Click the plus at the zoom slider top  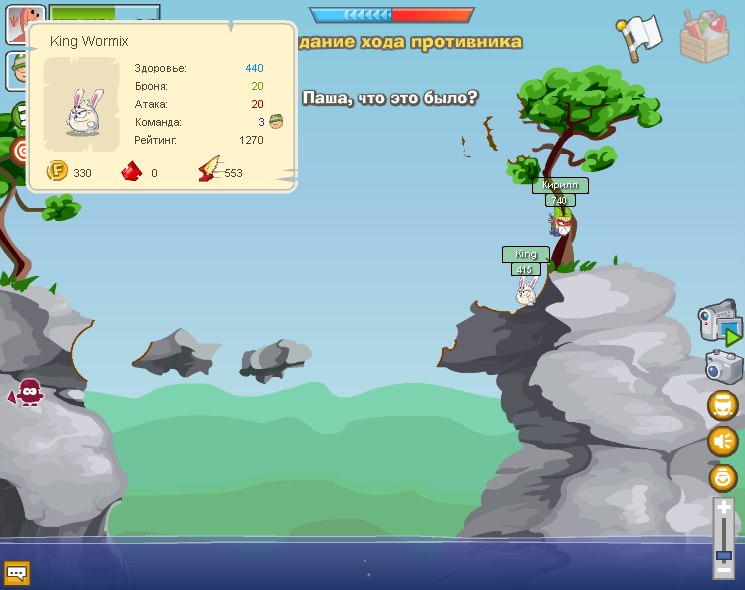click(723, 508)
